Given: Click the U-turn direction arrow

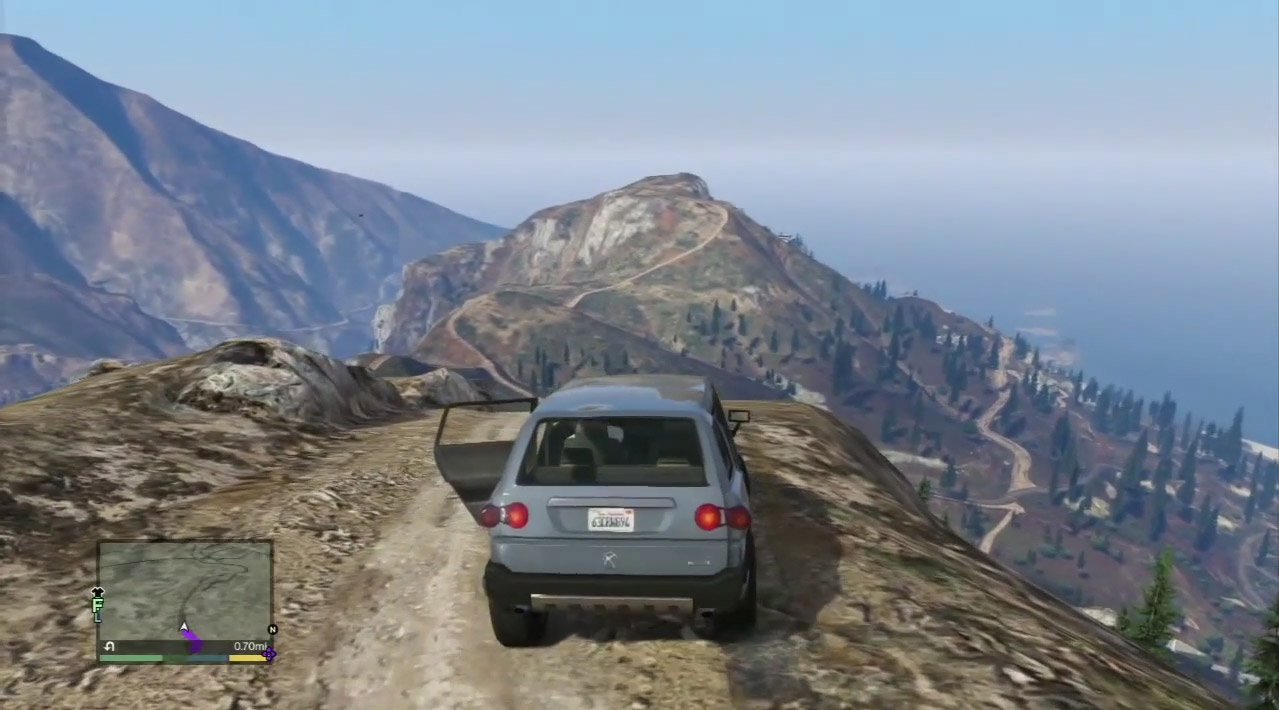Looking at the screenshot, I should [108, 646].
